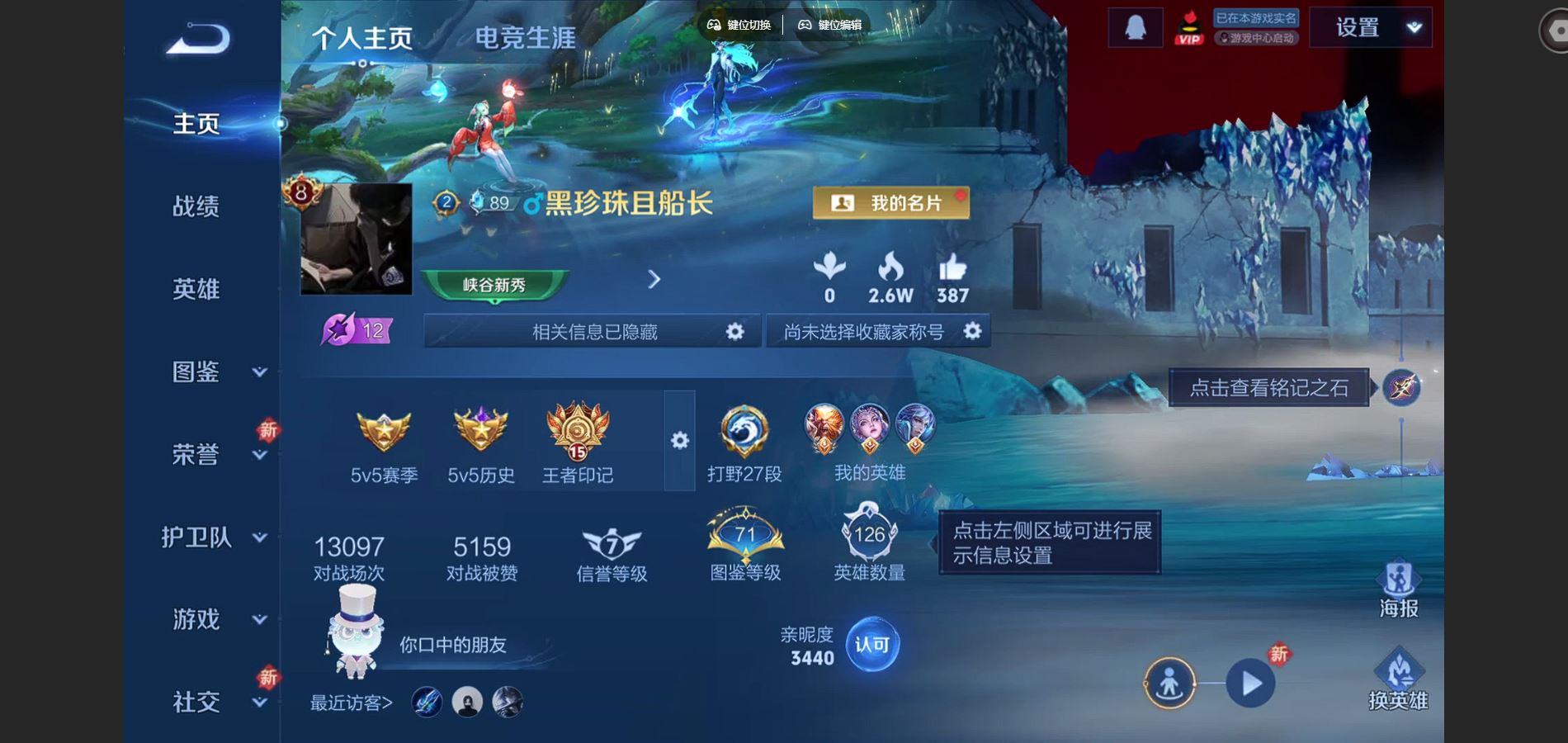Expand the 峡谷新秀 title arrow
Image resolution: width=1568 pixels, height=743 pixels.
coord(654,281)
